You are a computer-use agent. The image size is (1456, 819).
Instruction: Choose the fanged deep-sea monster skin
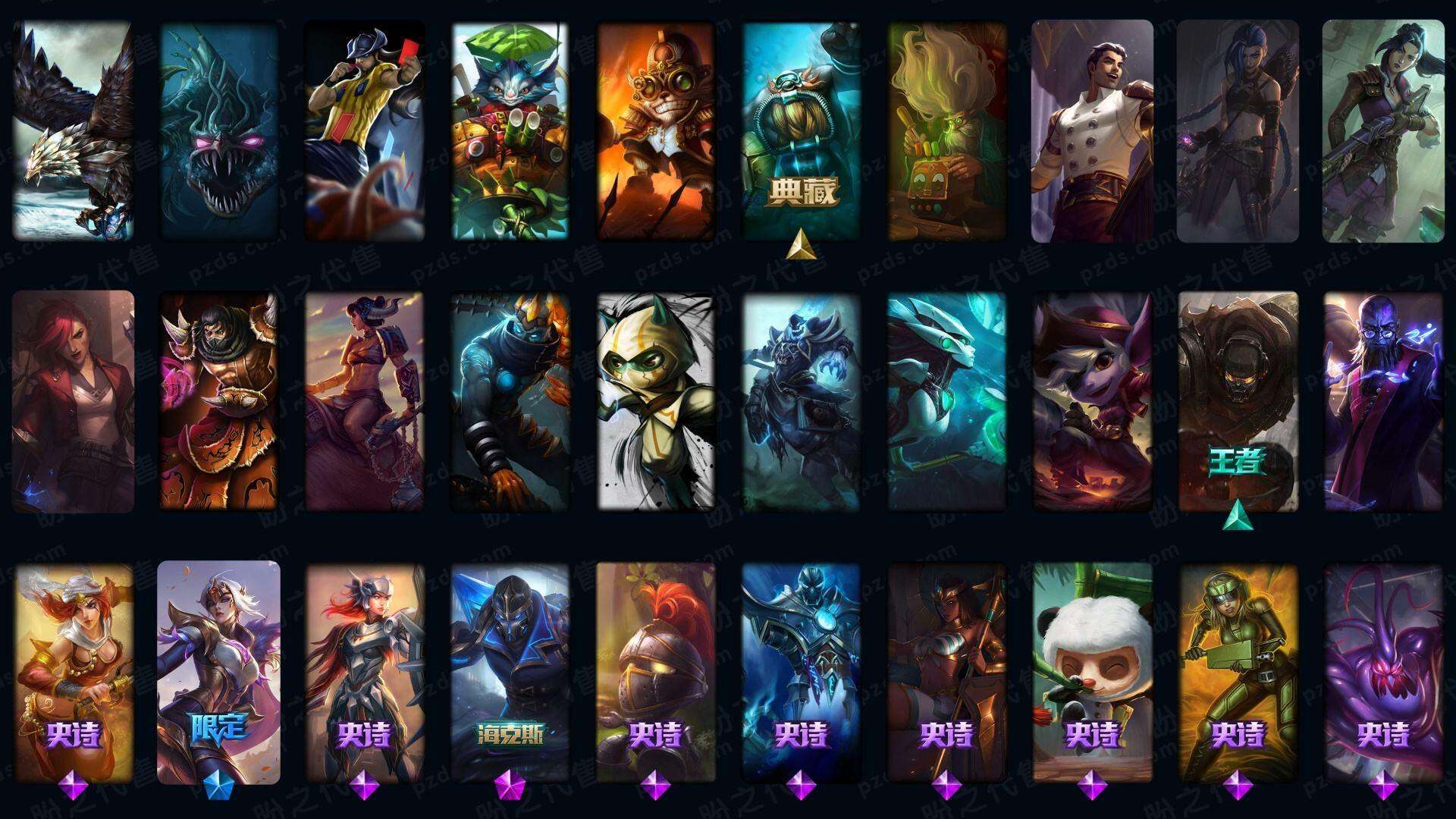[x=218, y=130]
